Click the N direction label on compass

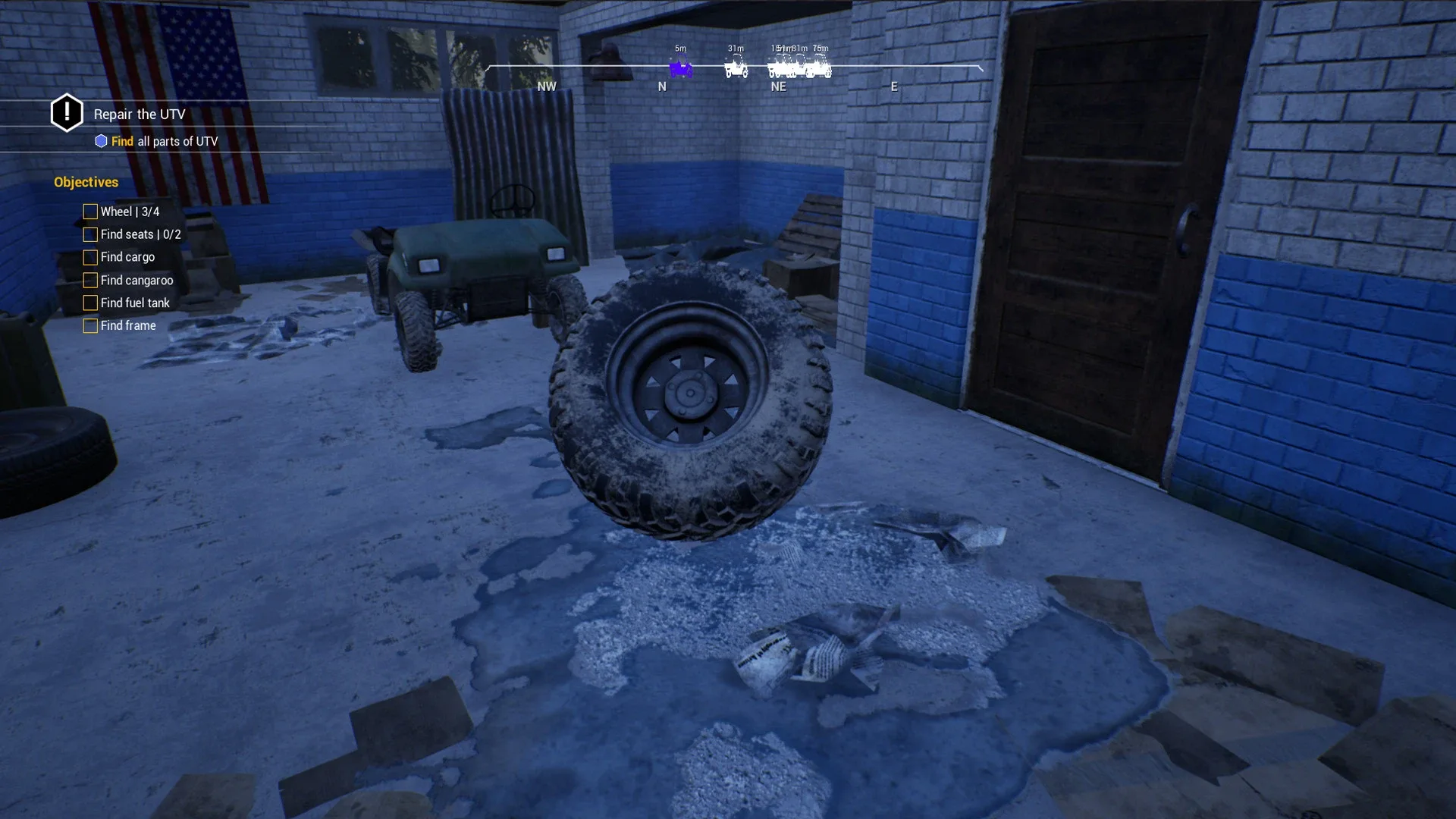pos(662,86)
